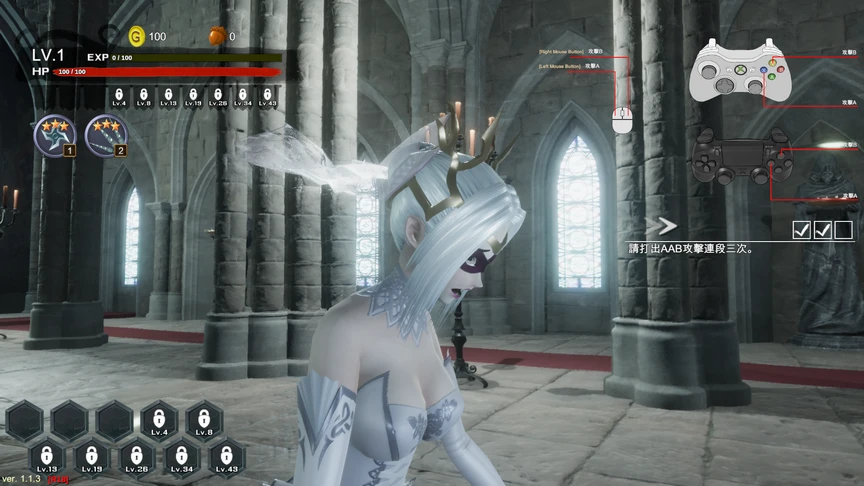Click the gold G coin icon
This screenshot has height=486, width=864.
tap(137, 36)
